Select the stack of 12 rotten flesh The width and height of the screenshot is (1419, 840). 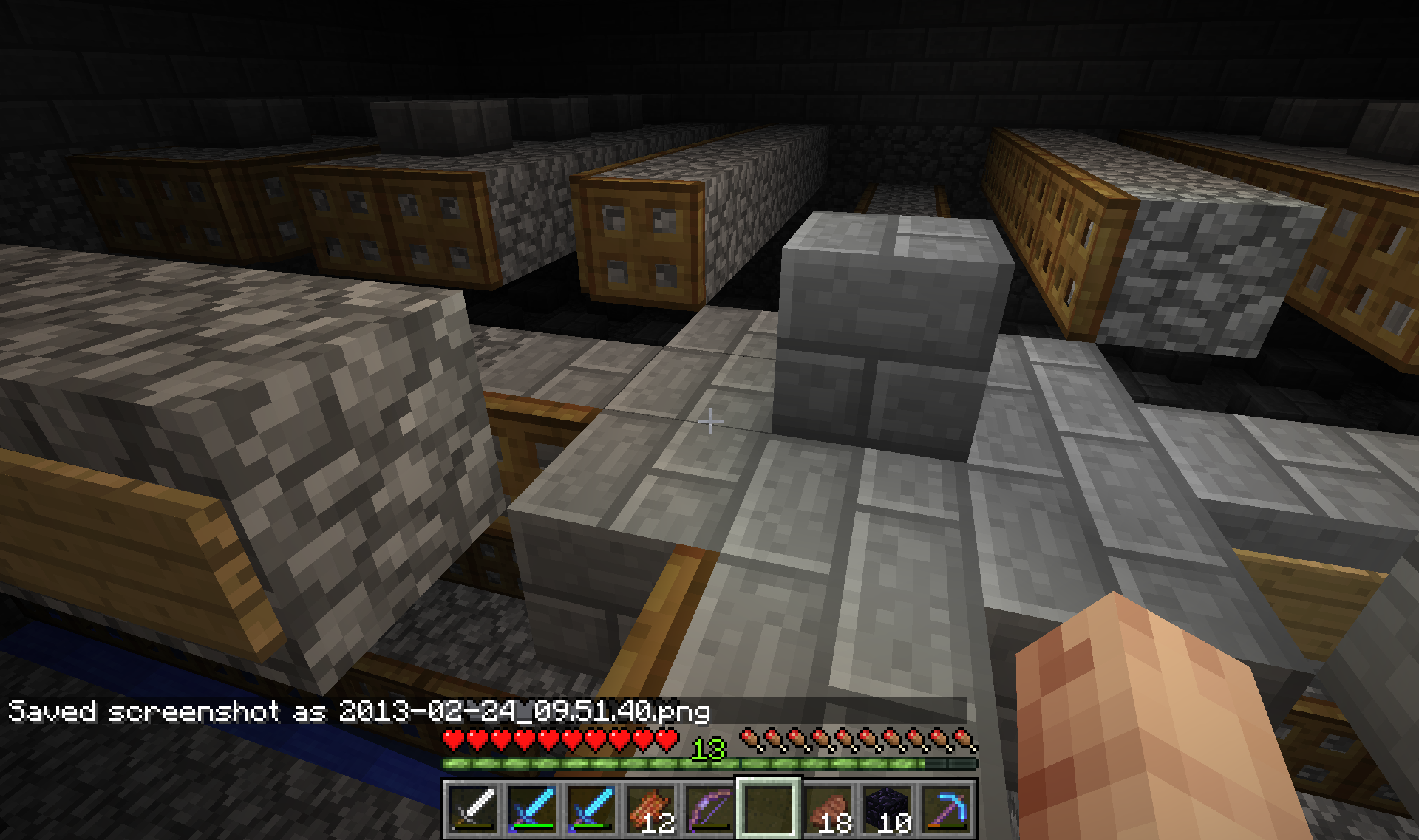pyautogui.click(x=650, y=807)
